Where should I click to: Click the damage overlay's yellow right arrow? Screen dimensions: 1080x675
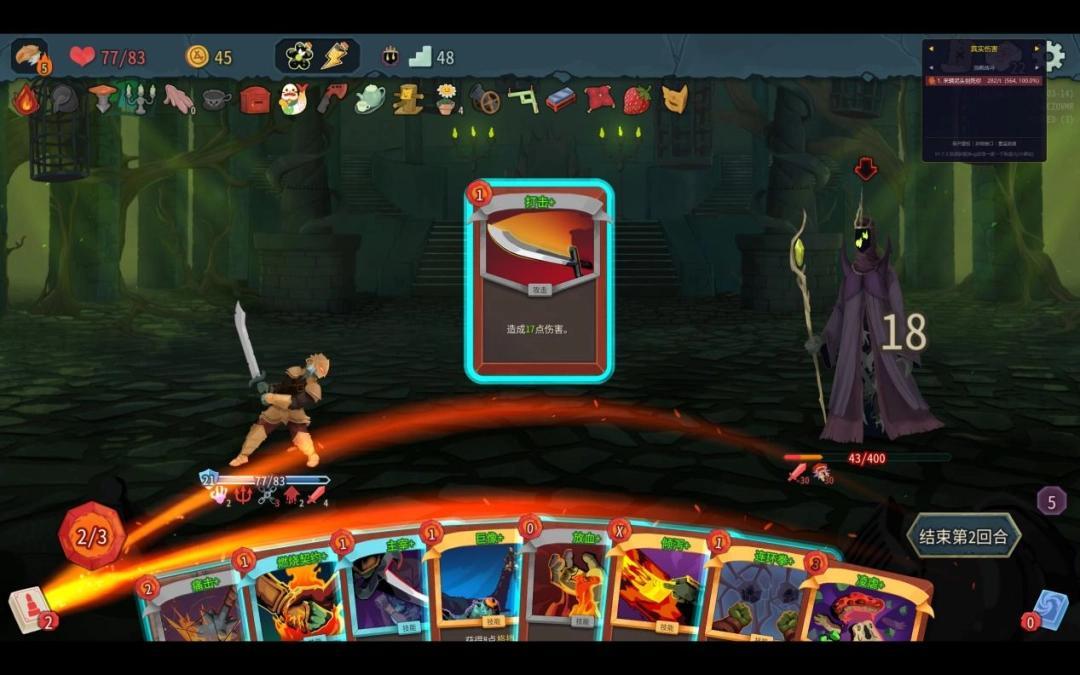1037,48
